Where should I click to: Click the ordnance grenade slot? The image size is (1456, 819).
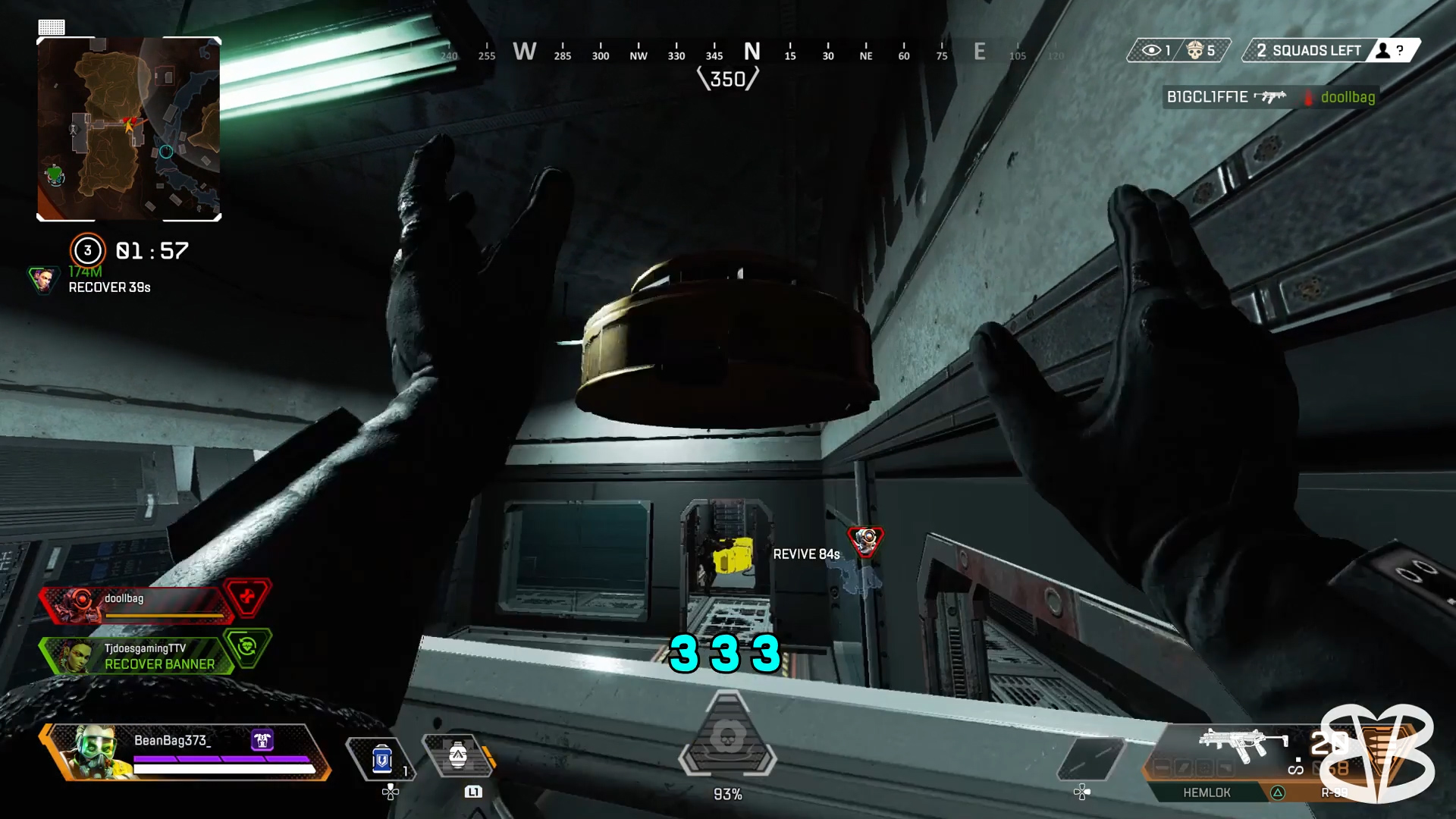(x=1090, y=758)
